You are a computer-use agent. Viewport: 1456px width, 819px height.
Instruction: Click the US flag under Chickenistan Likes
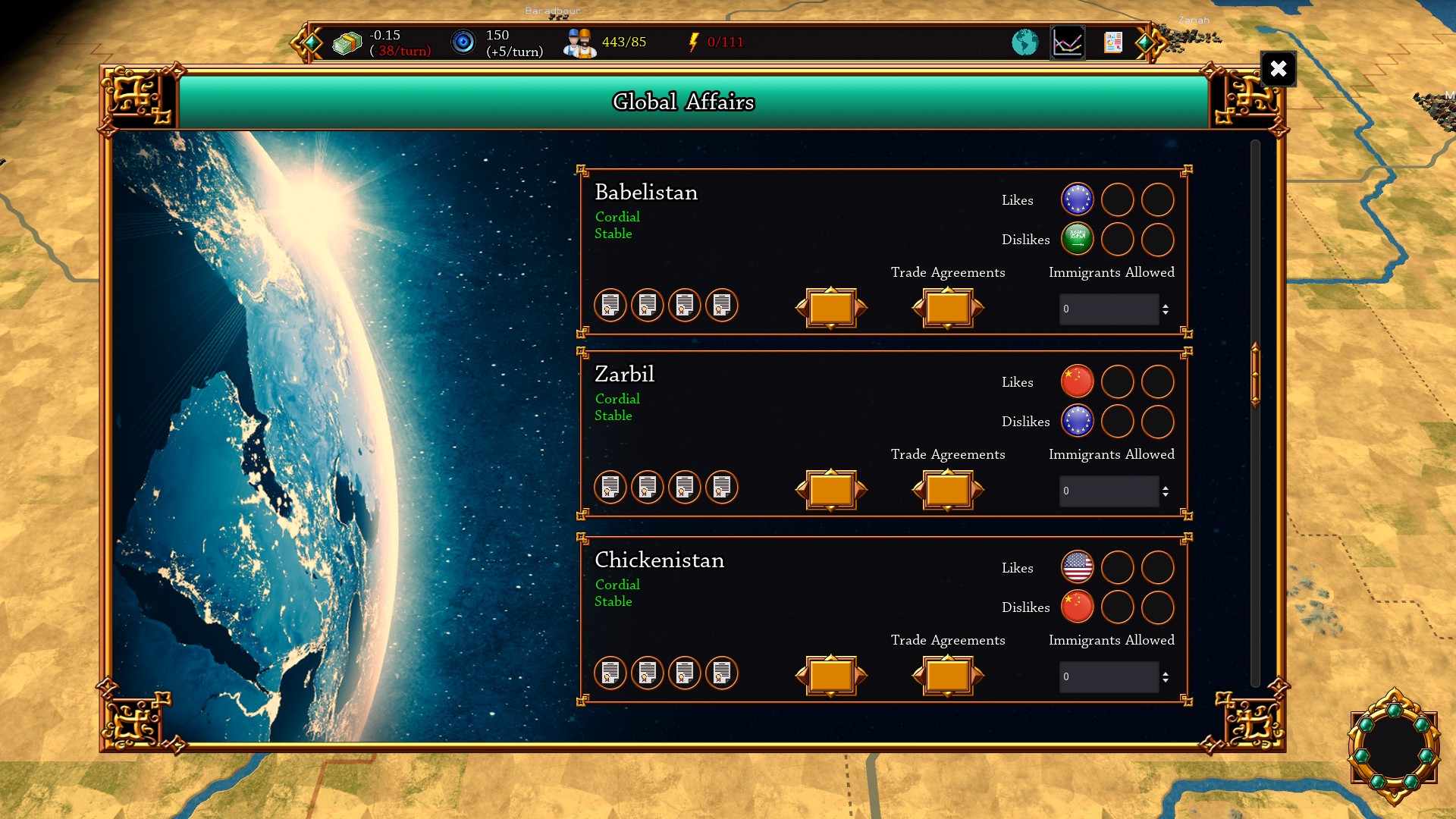click(1077, 567)
